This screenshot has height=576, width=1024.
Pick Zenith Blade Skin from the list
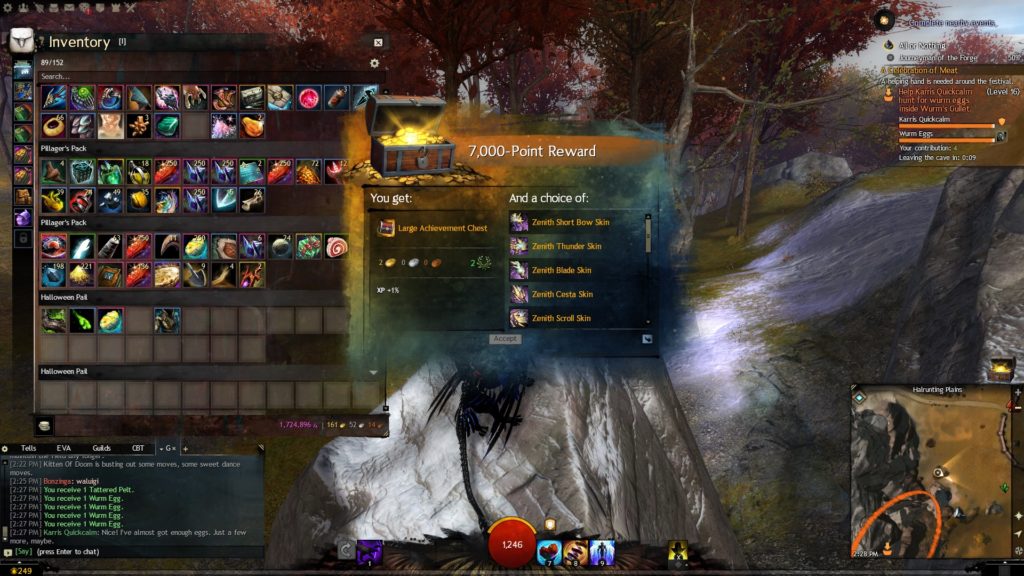click(561, 270)
